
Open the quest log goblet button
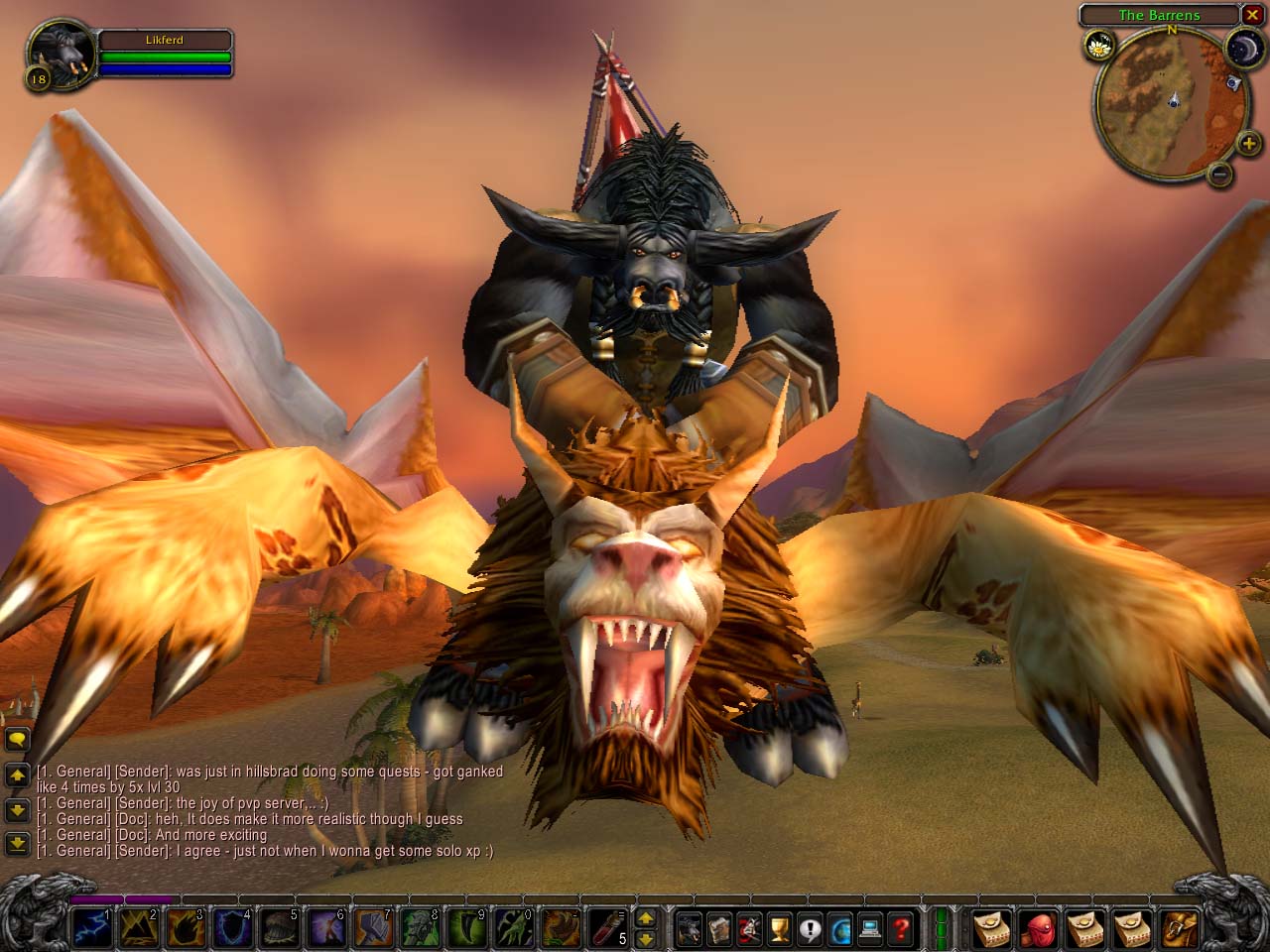(x=780, y=929)
